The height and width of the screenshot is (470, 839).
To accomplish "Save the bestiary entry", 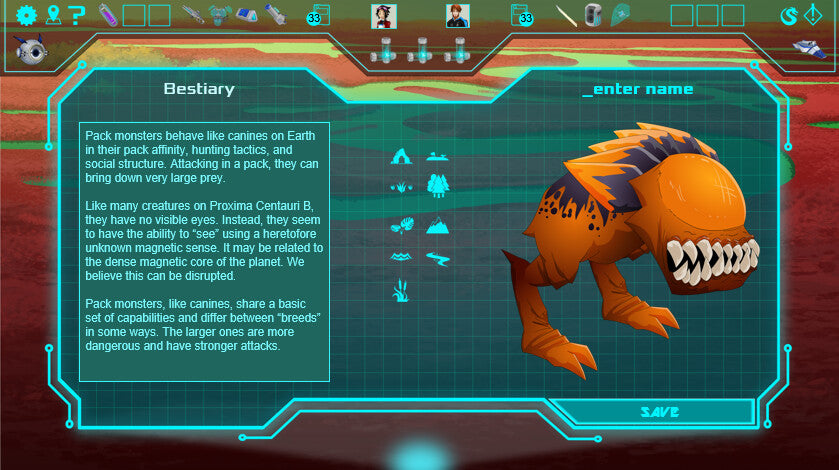I will [659, 412].
